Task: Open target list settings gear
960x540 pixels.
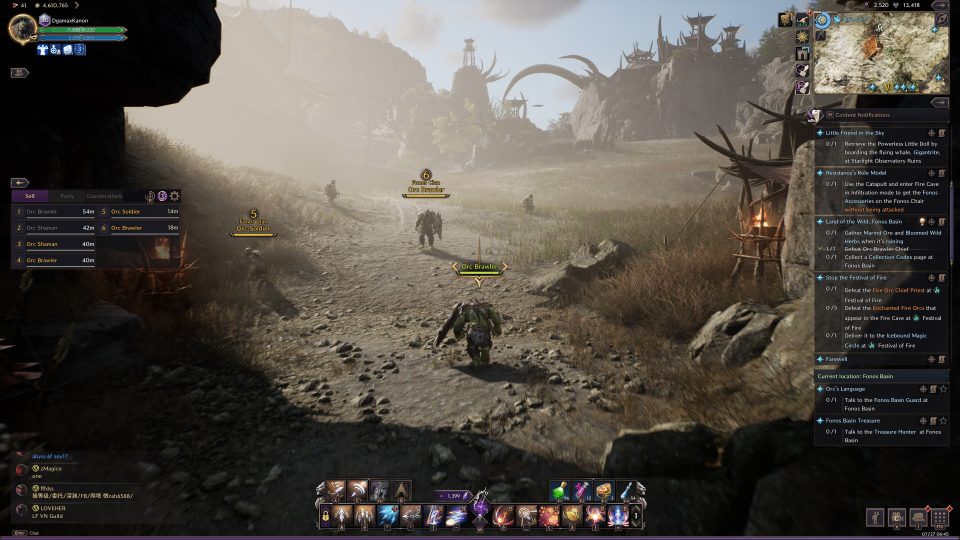Action: pos(175,196)
